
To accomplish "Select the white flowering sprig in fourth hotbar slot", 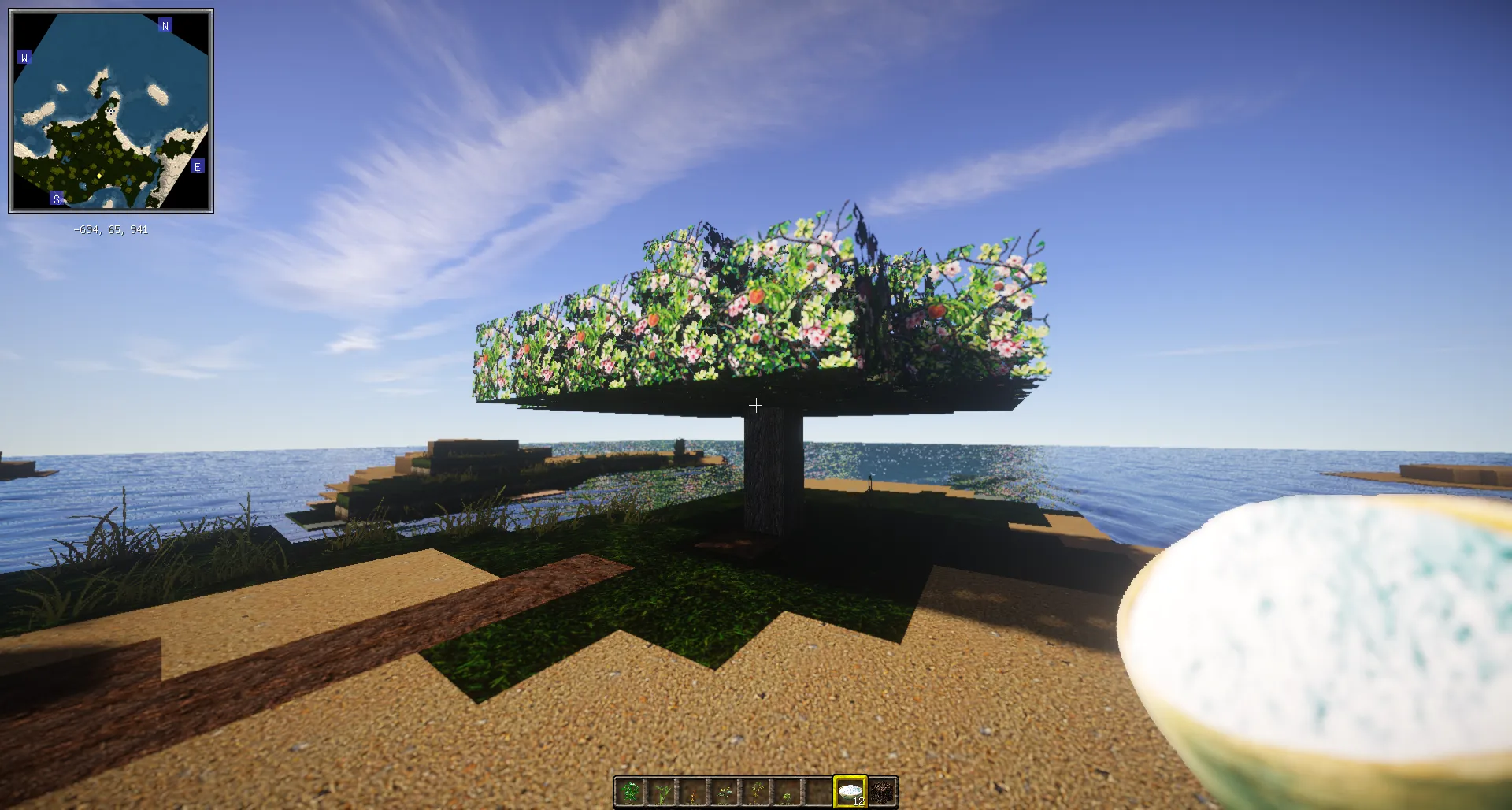I will pyautogui.click(x=724, y=792).
